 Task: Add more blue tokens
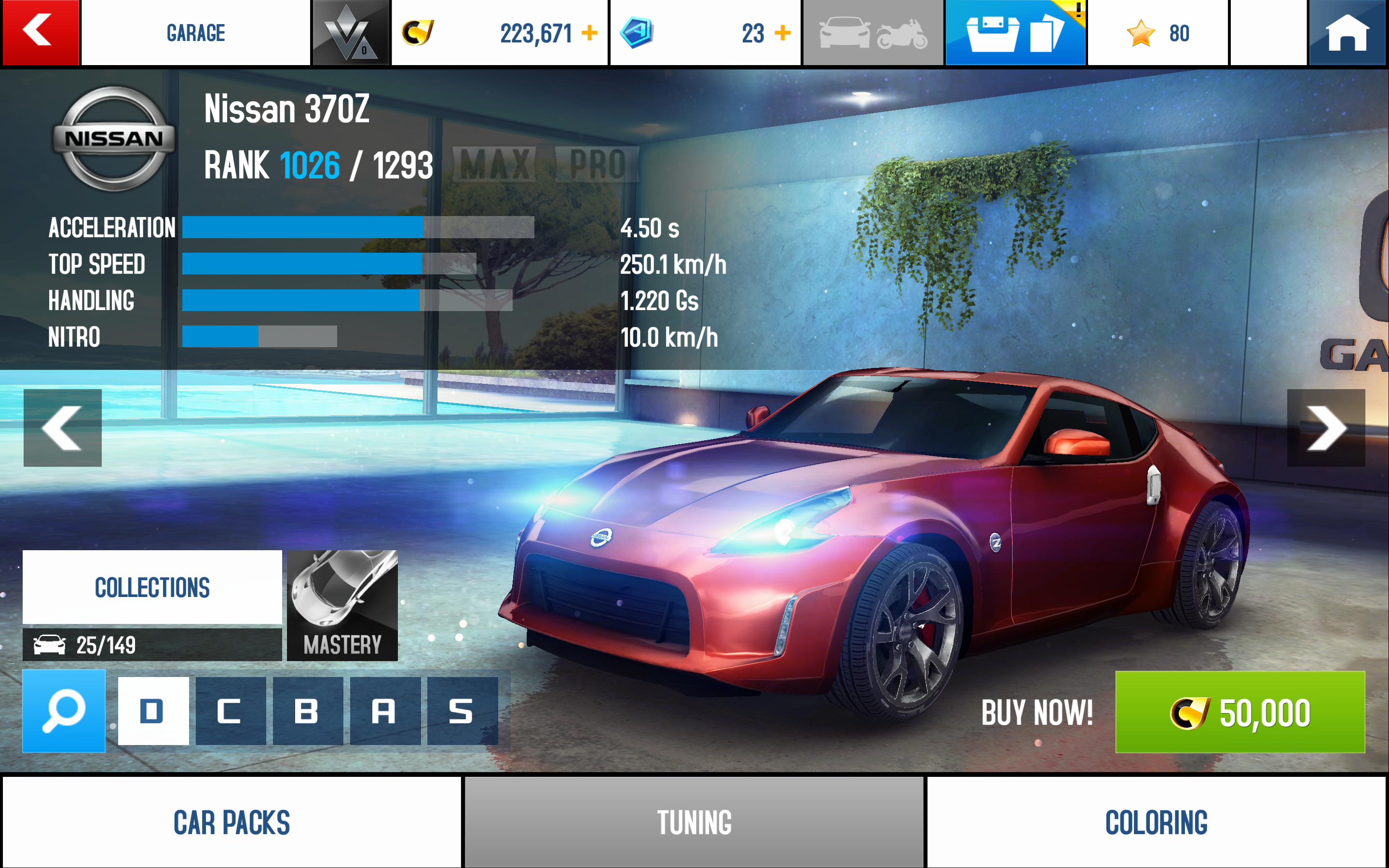coord(782,33)
